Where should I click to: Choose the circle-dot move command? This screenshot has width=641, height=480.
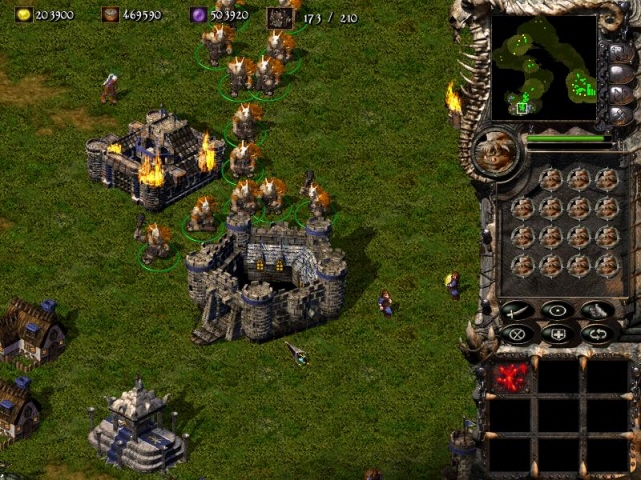(558, 310)
